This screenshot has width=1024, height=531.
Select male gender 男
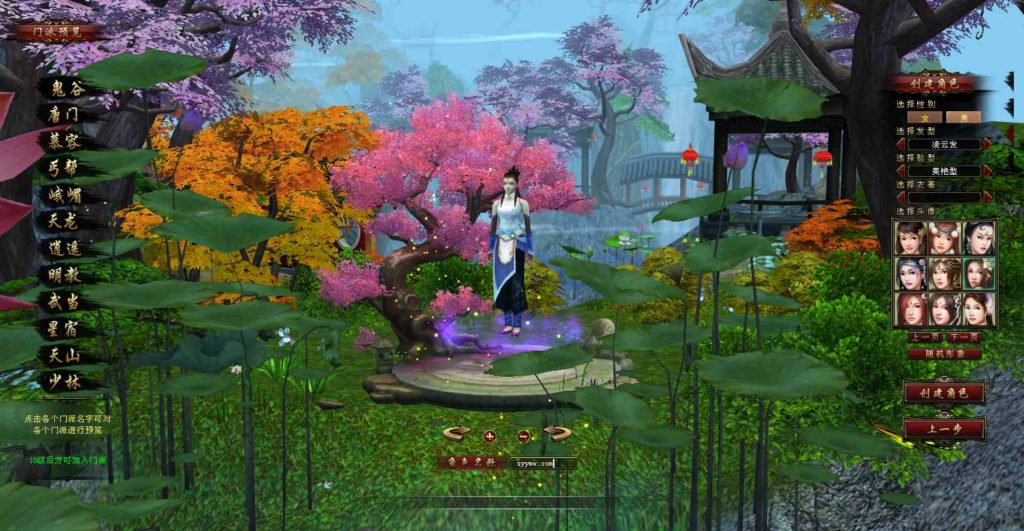point(961,117)
